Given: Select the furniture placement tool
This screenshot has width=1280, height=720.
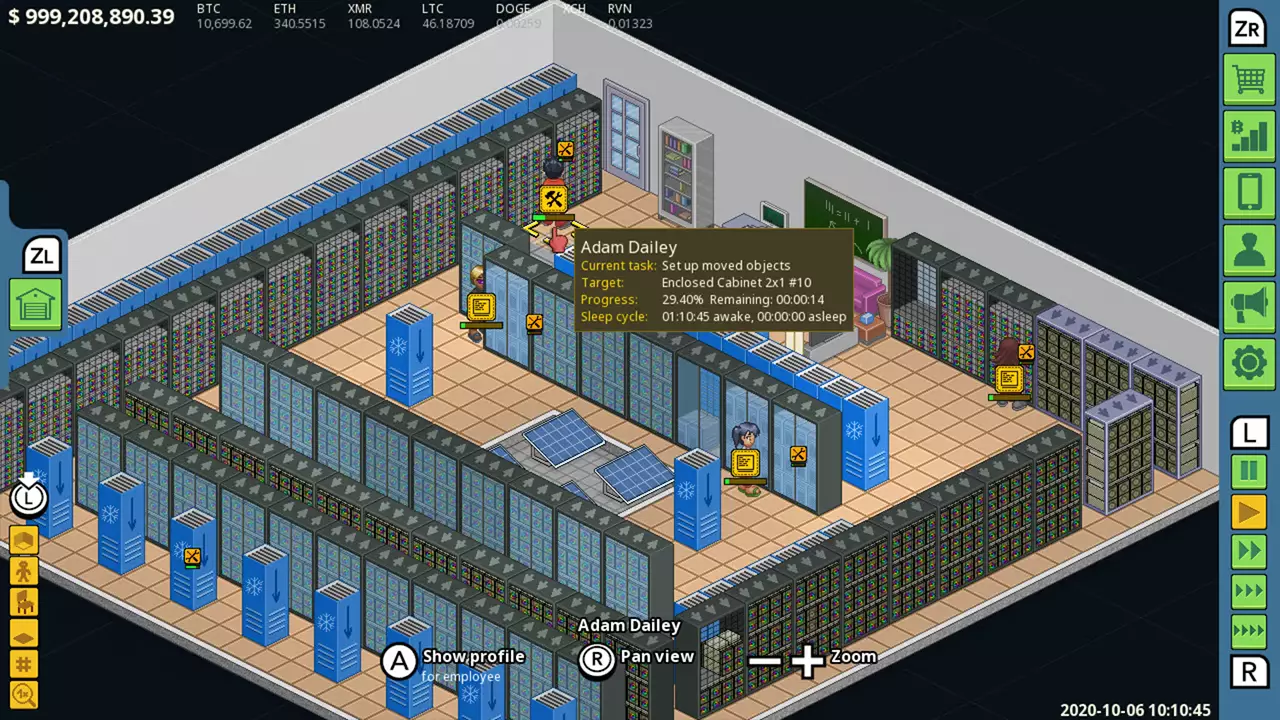Looking at the screenshot, I should [24, 601].
